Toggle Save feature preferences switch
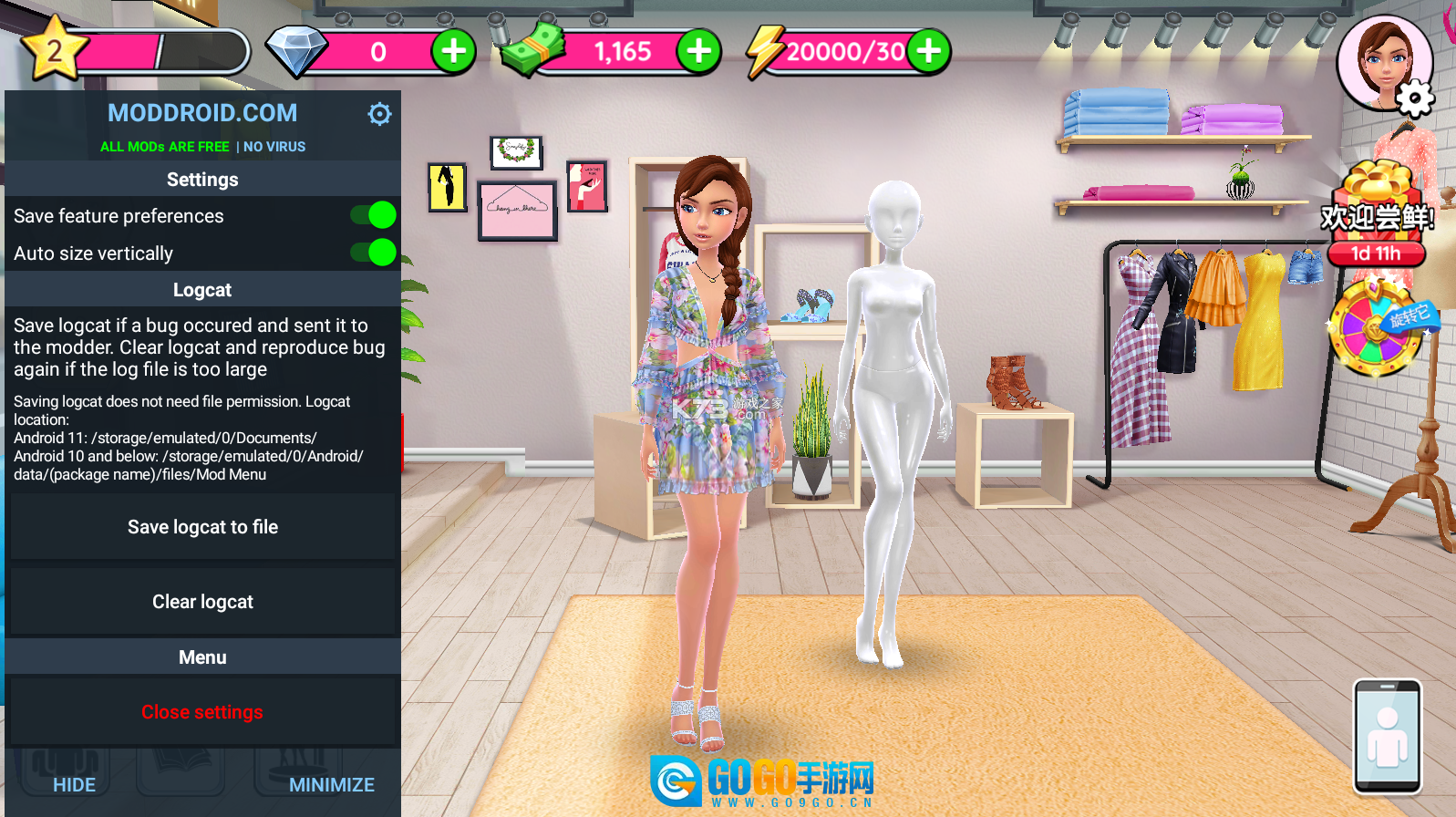1456x817 pixels. tap(374, 215)
